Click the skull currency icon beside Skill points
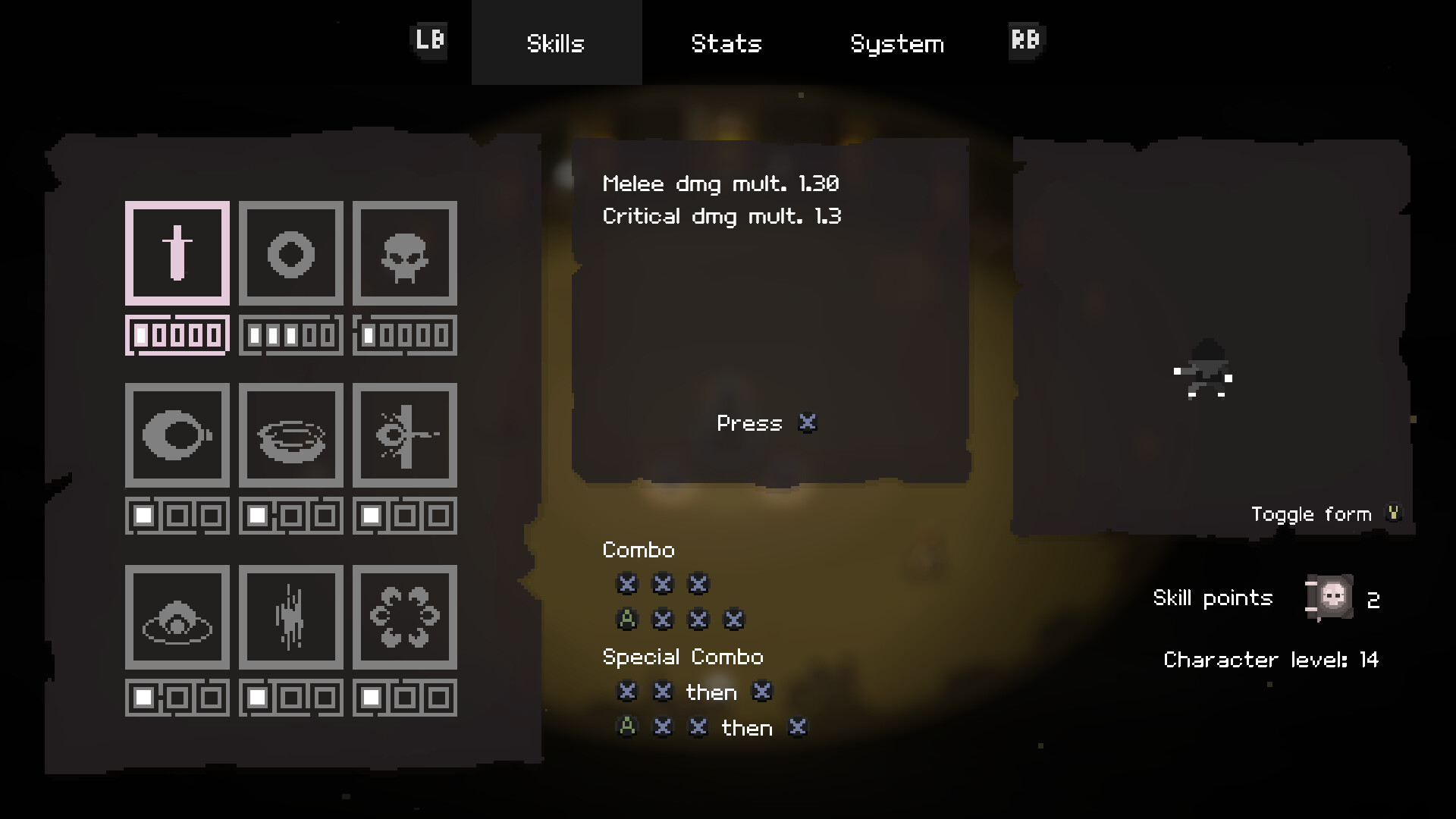The height and width of the screenshot is (819, 1456). [x=1329, y=598]
